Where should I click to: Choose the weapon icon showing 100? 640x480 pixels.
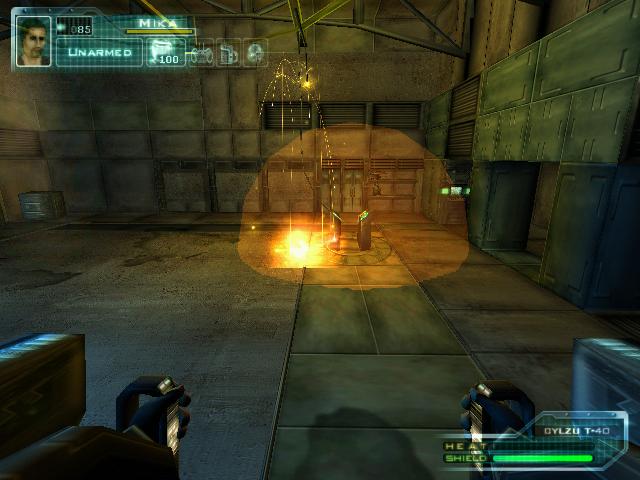(x=164, y=51)
